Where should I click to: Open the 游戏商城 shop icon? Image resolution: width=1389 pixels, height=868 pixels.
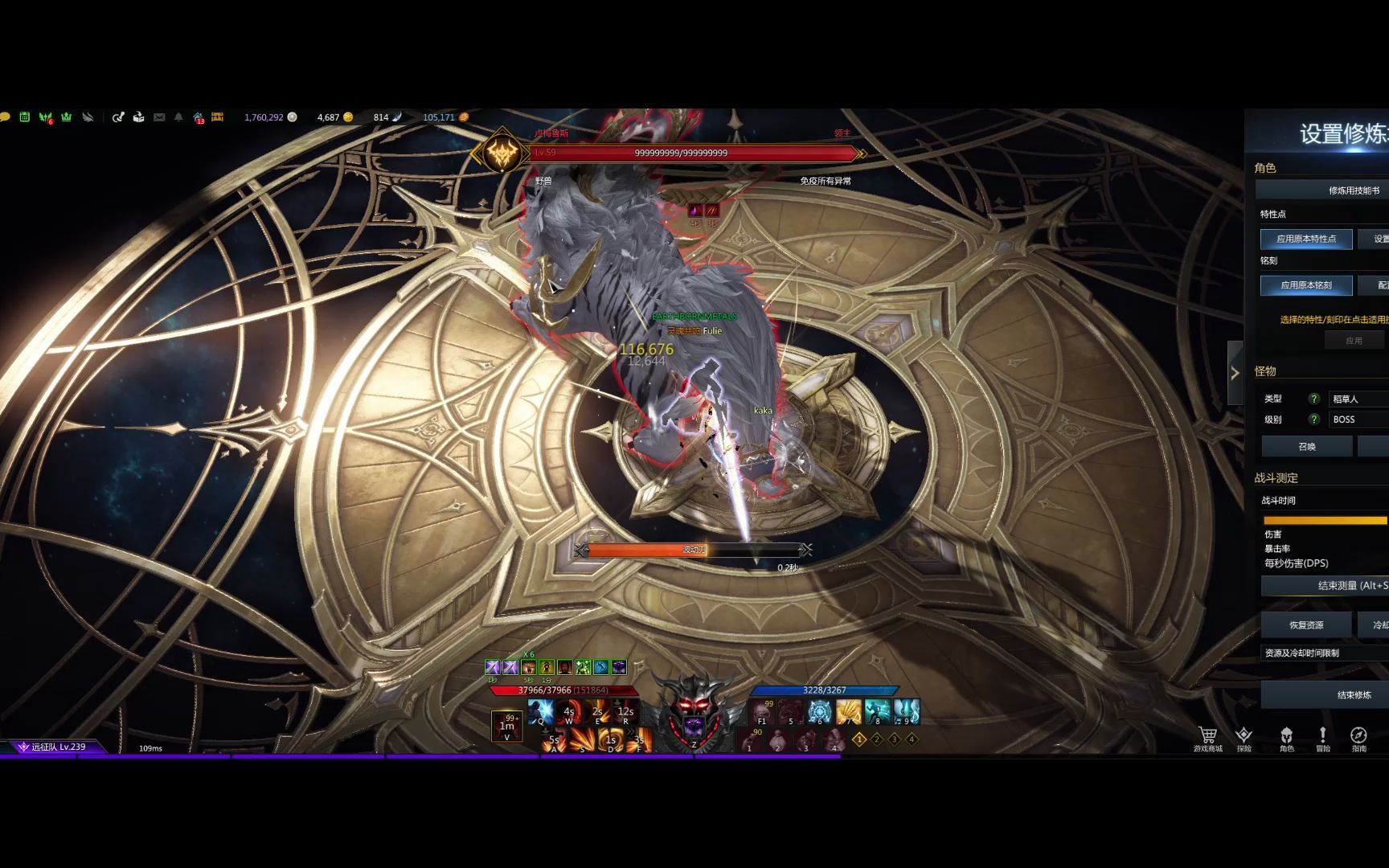(x=1207, y=738)
